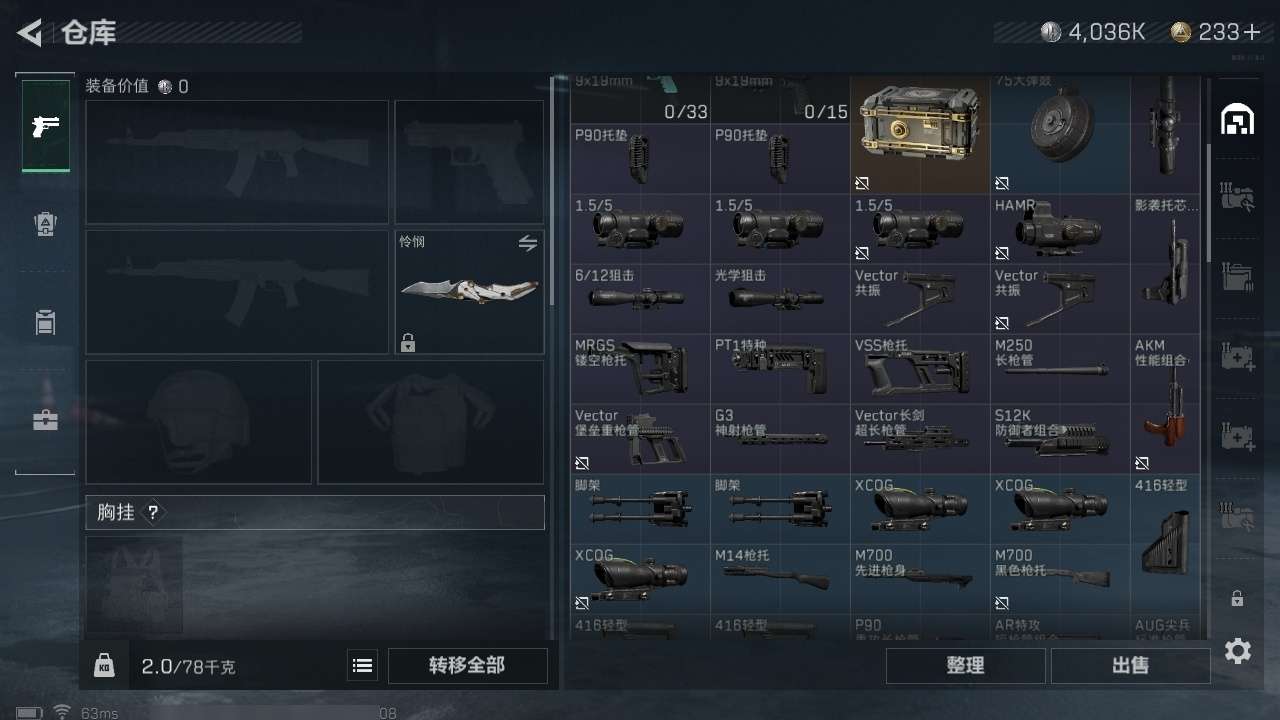The image size is (1280, 720).
Task: Choose the G3 神射枪管 barrel item
Action: pos(780,439)
